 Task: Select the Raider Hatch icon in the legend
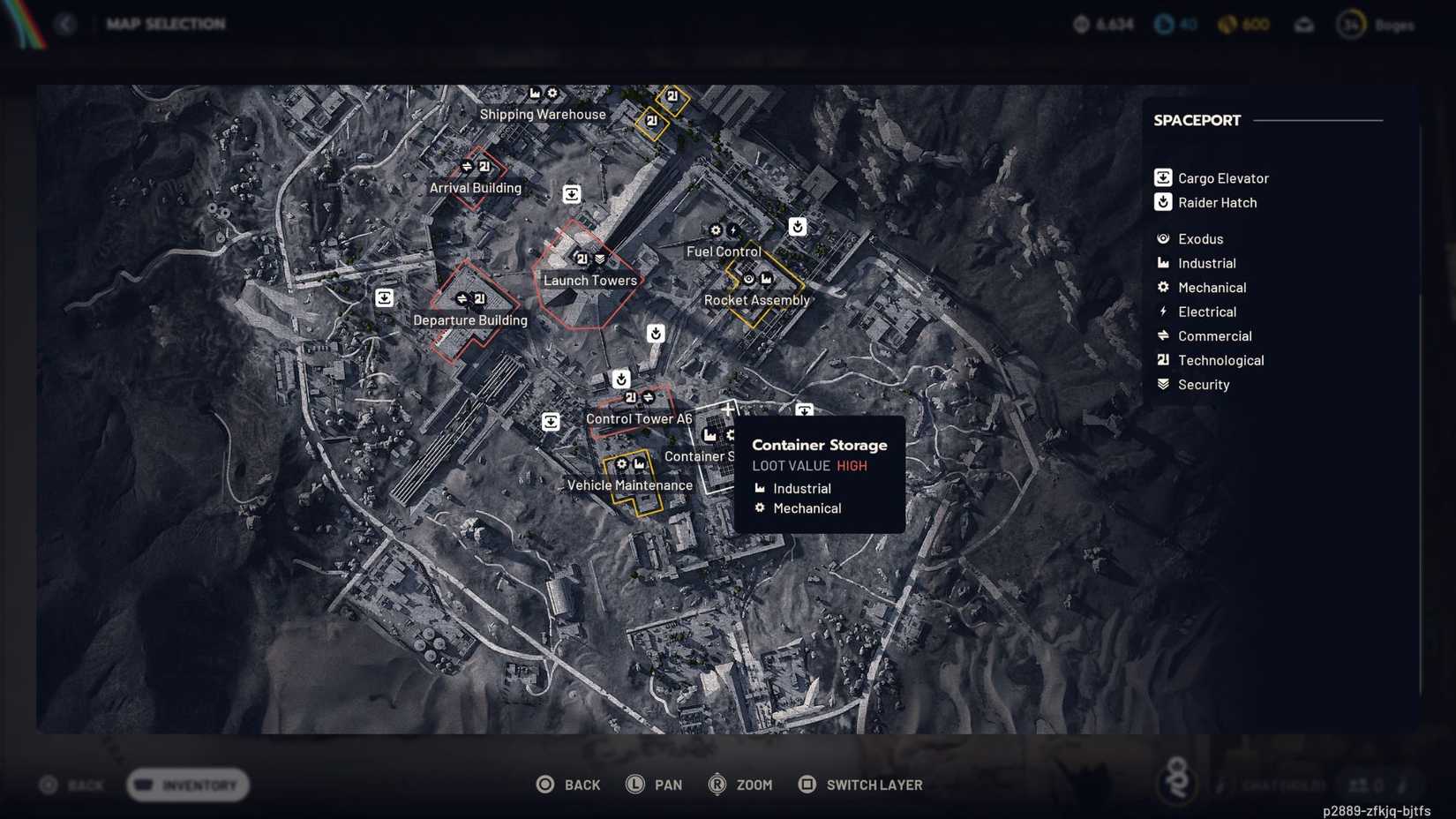1162,202
